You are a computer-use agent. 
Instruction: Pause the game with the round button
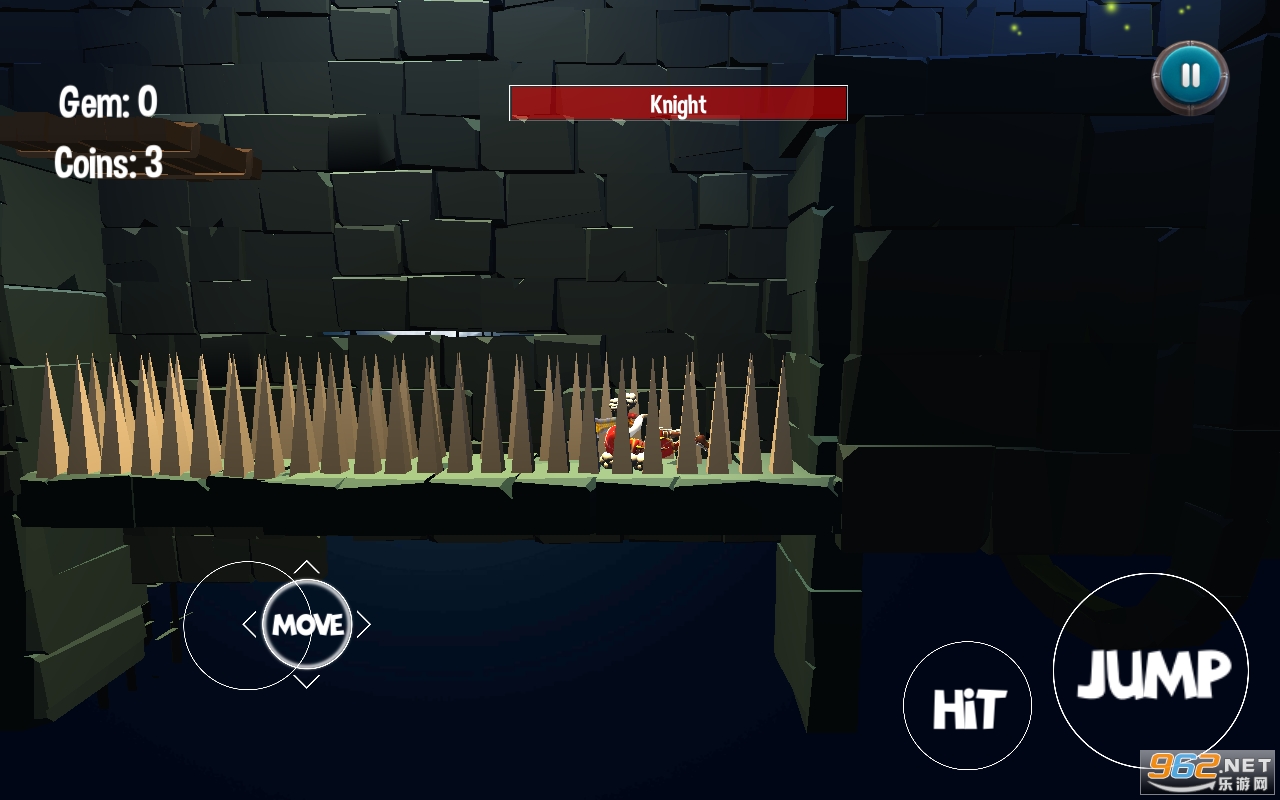pyautogui.click(x=1190, y=76)
